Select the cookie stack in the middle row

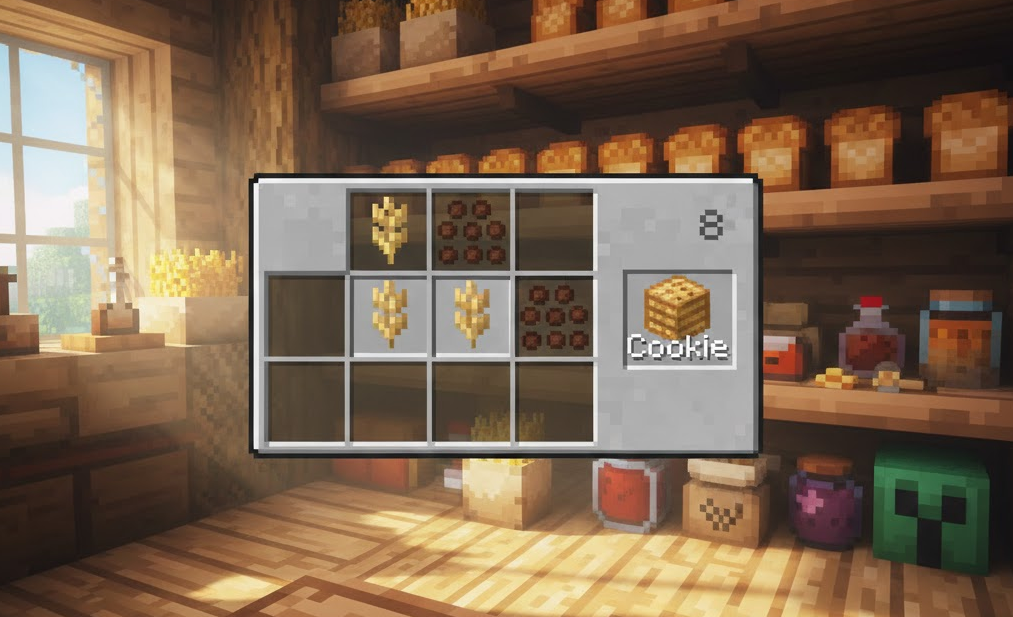[554, 315]
